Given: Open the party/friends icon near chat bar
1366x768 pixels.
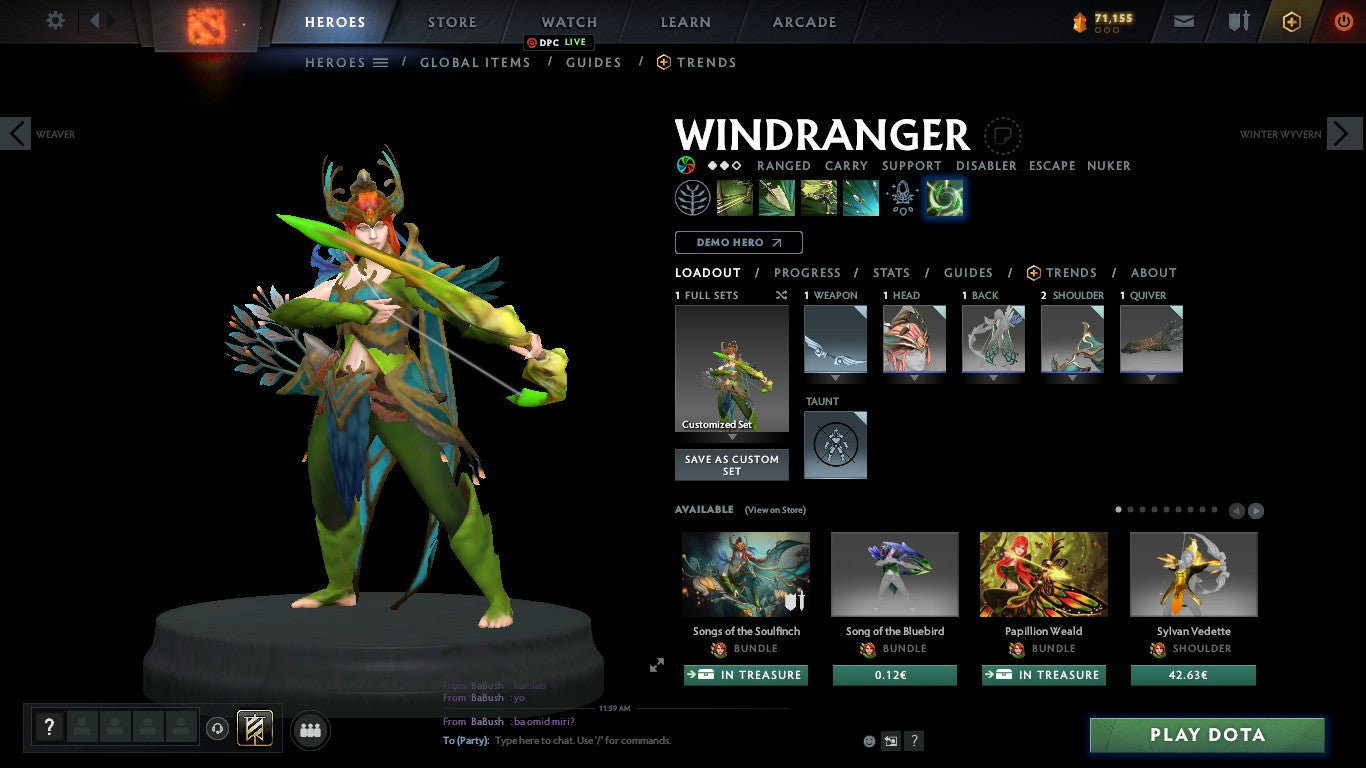Looking at the screenshot, I should coord(310,730).
